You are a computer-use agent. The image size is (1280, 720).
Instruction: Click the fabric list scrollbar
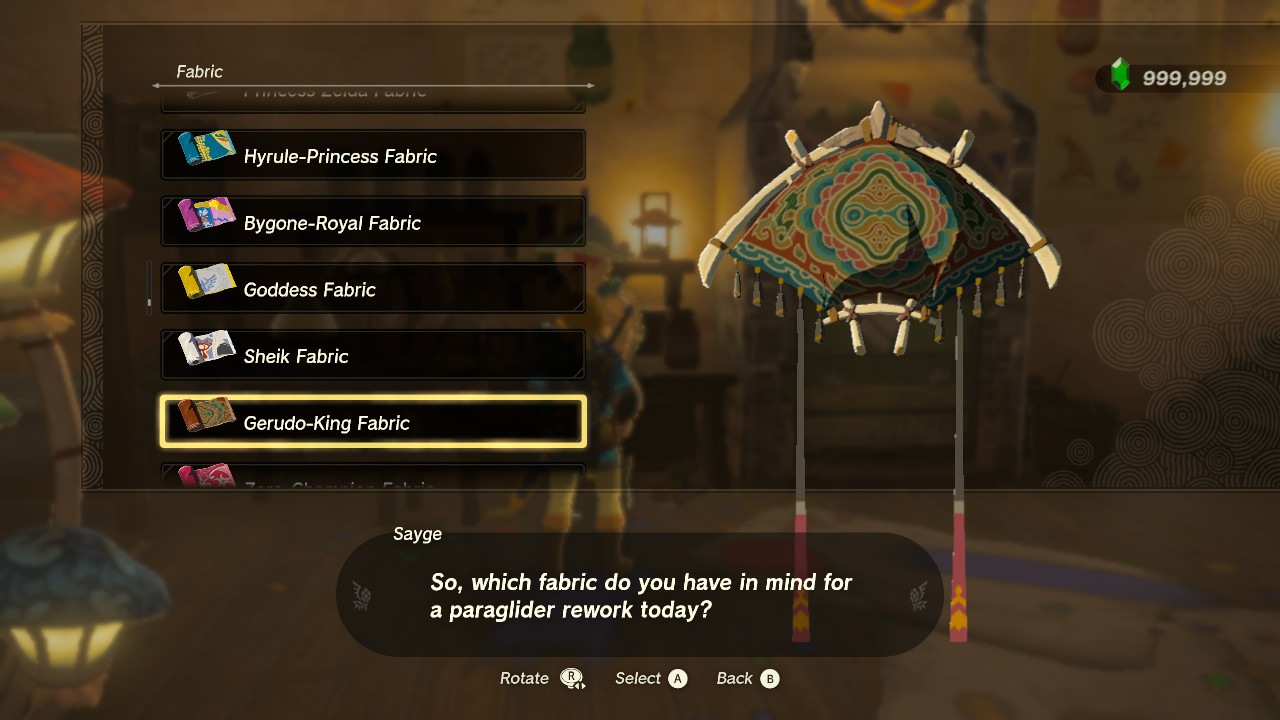(150, 288)
